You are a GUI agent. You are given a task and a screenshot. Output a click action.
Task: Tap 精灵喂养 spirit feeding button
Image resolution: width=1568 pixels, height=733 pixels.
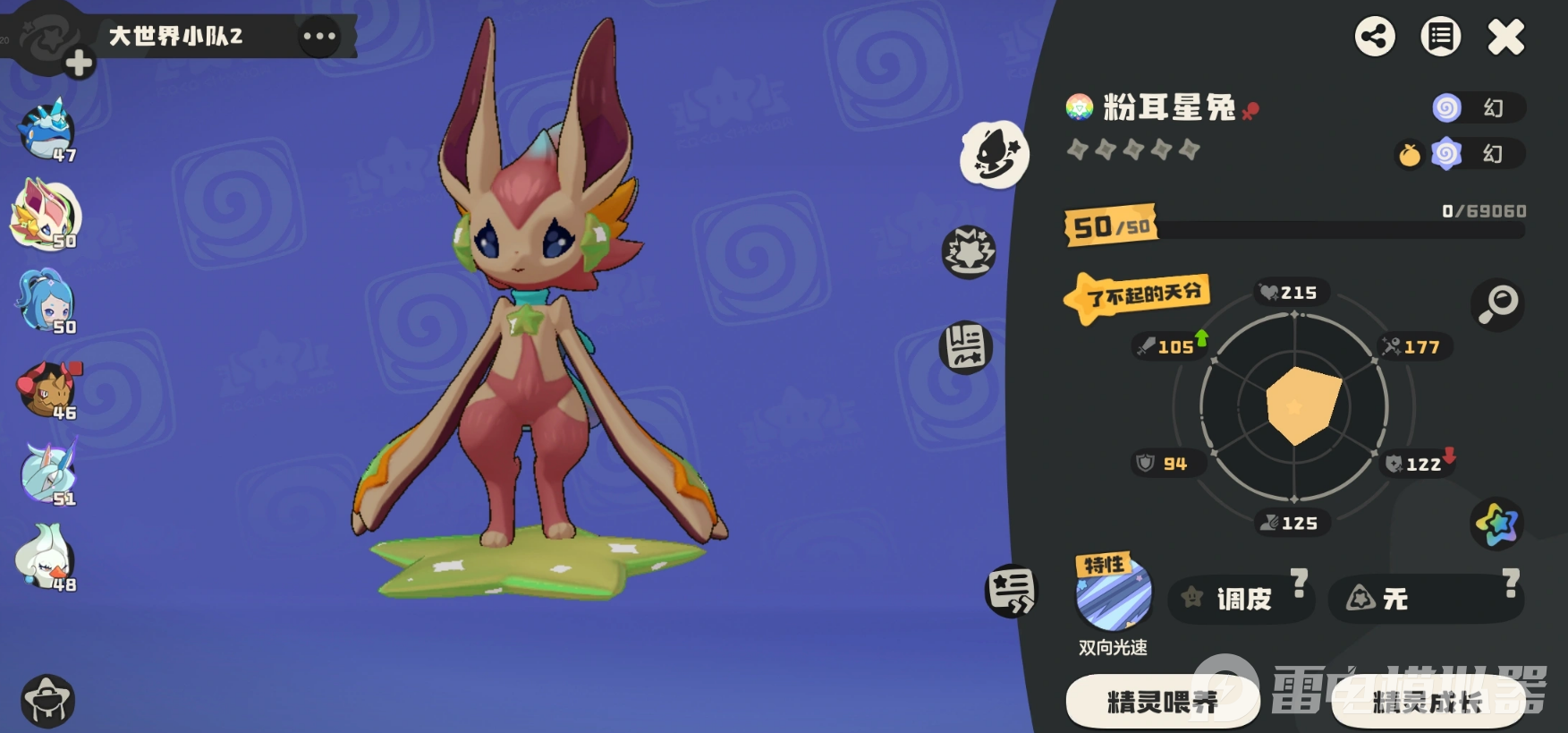point(1161,702)
